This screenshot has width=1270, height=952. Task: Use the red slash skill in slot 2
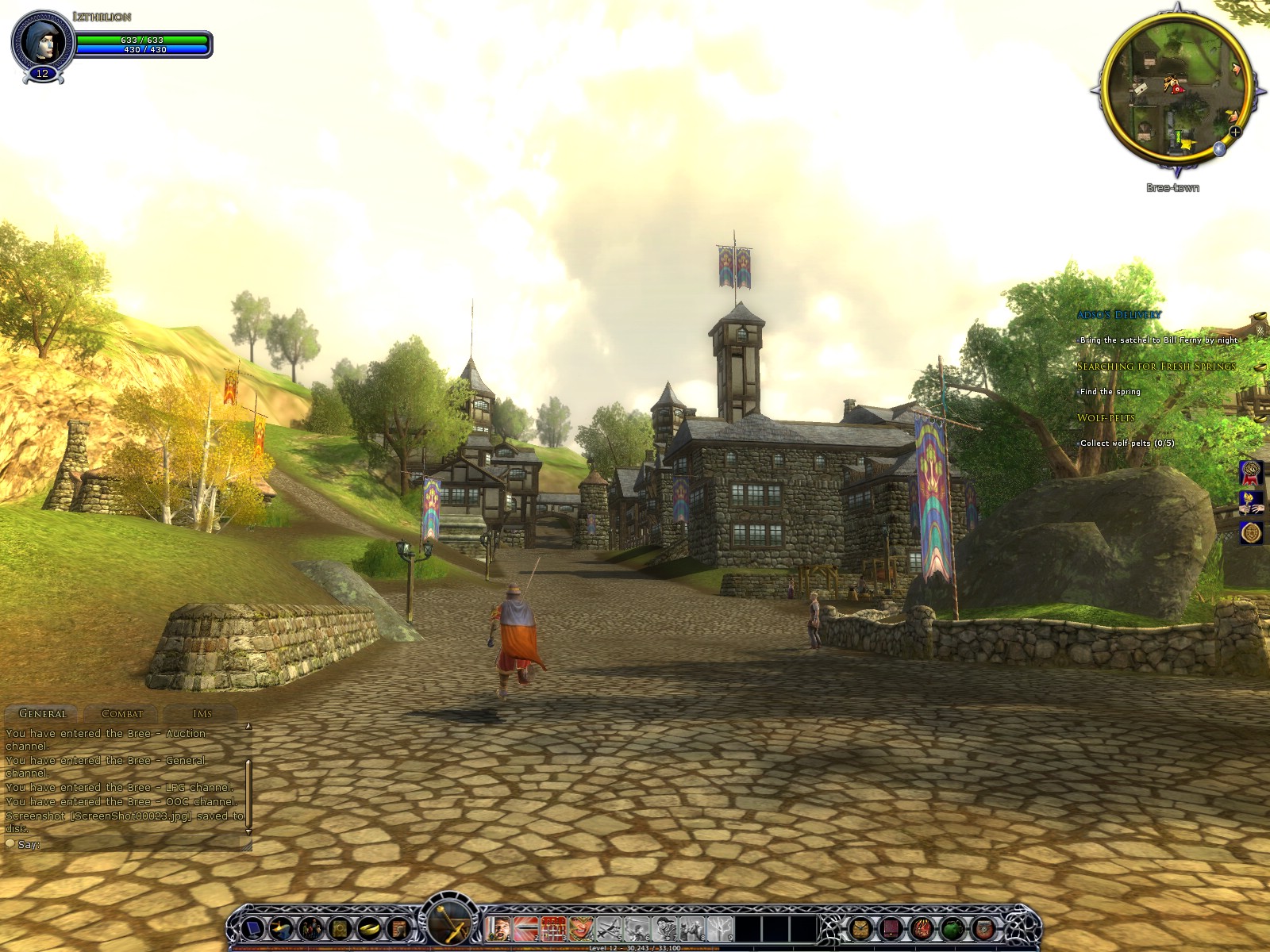click(525, 927)
